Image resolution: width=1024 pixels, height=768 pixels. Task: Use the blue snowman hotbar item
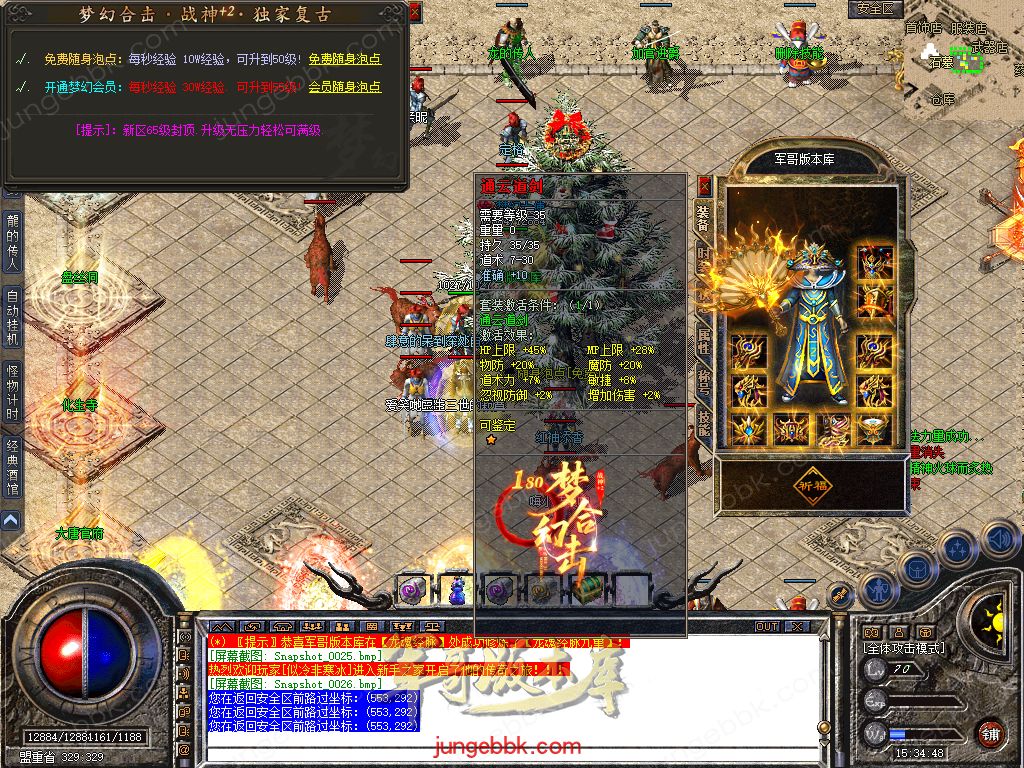[x=457, y=589]
